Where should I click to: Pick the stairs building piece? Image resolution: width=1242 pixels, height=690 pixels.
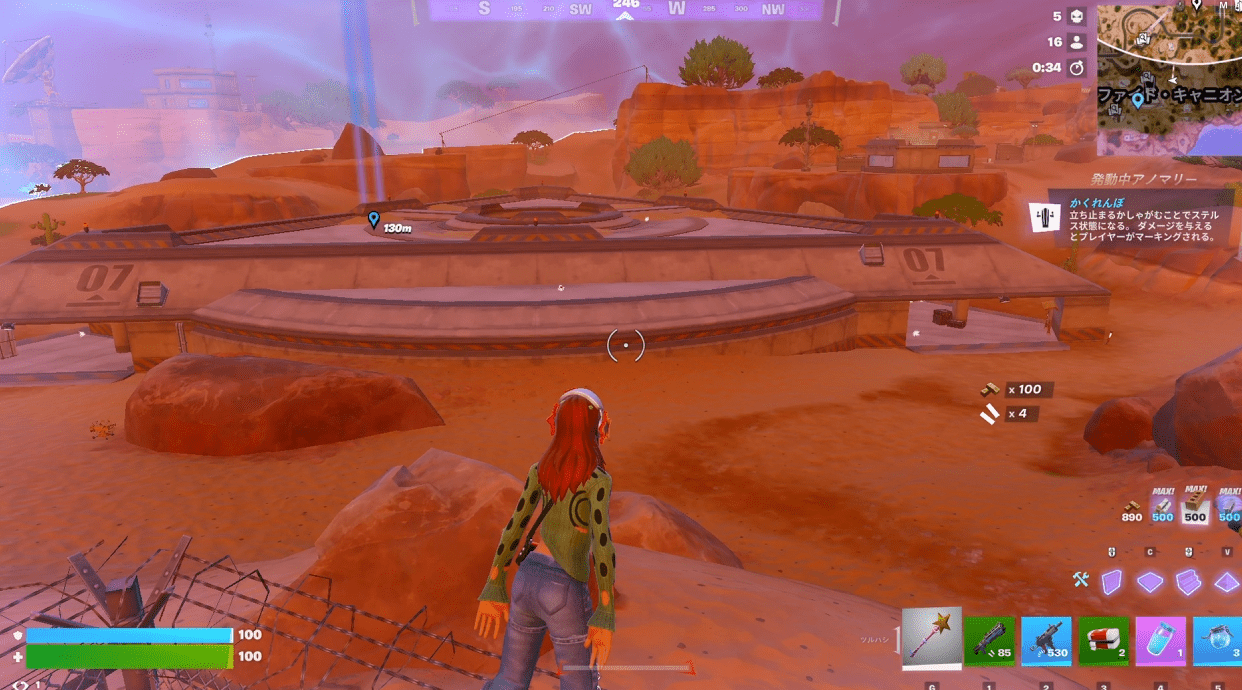[1188, 581]
